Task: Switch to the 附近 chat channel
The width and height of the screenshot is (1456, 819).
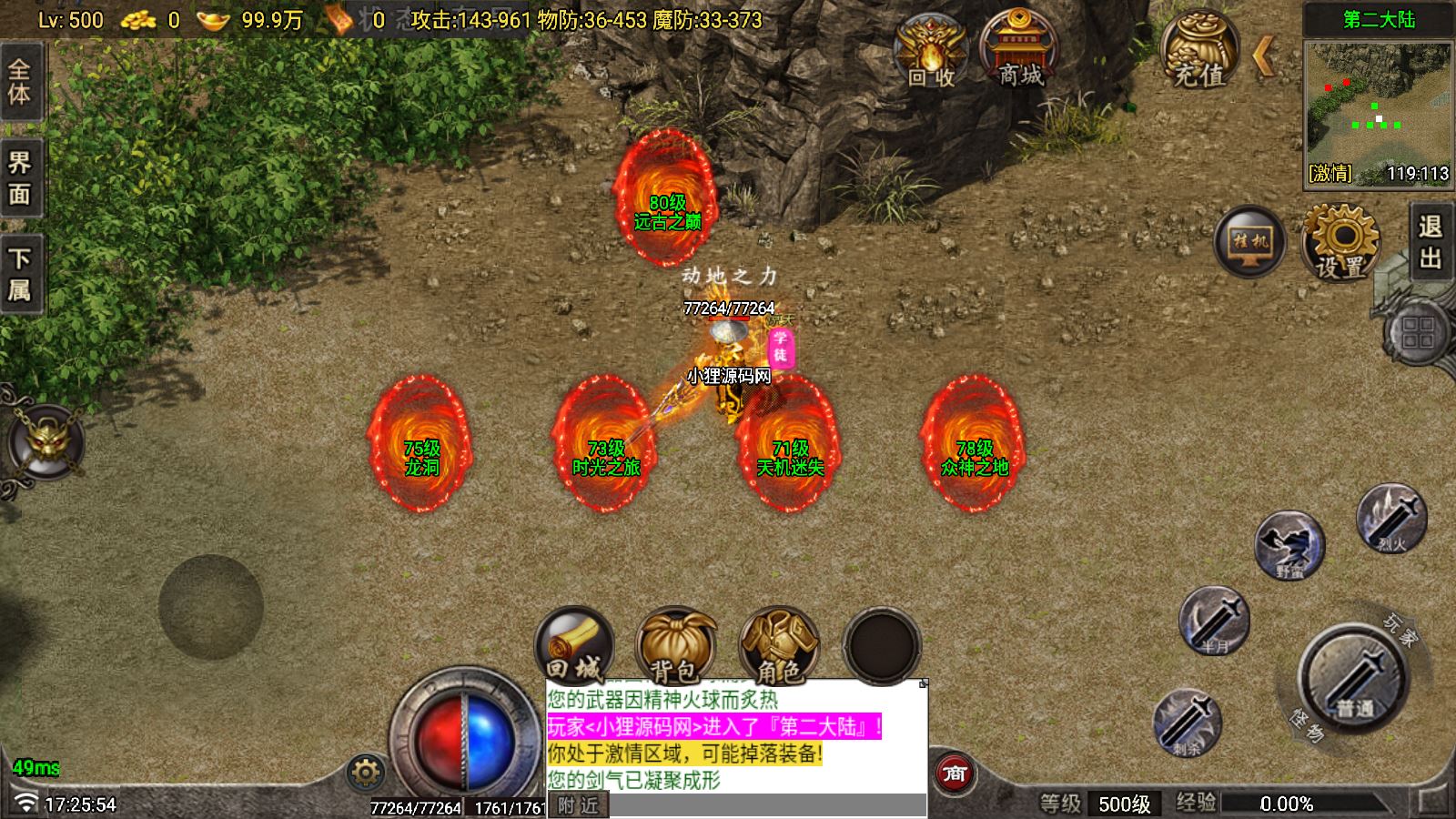Action: [579, 805]
